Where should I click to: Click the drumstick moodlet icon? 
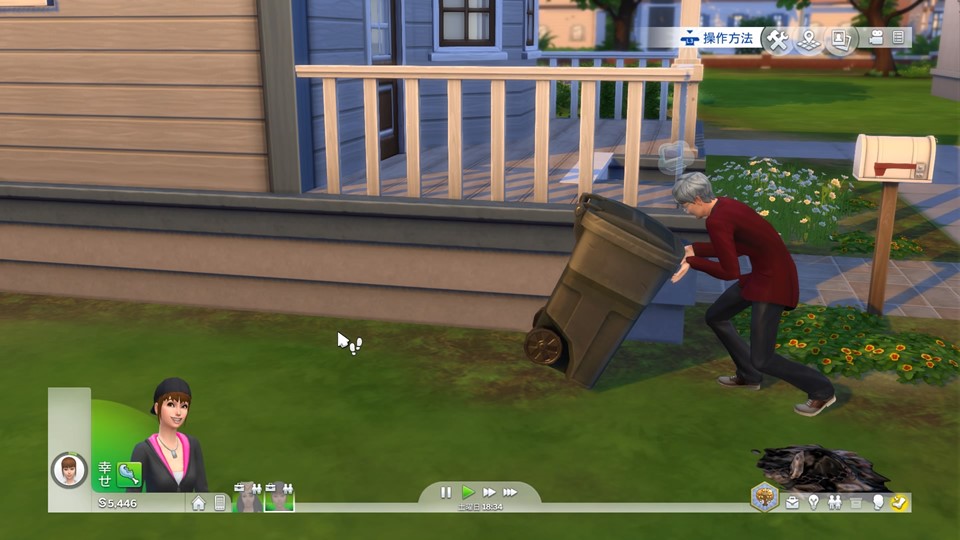pyautogui.click(x=128, y=473)
